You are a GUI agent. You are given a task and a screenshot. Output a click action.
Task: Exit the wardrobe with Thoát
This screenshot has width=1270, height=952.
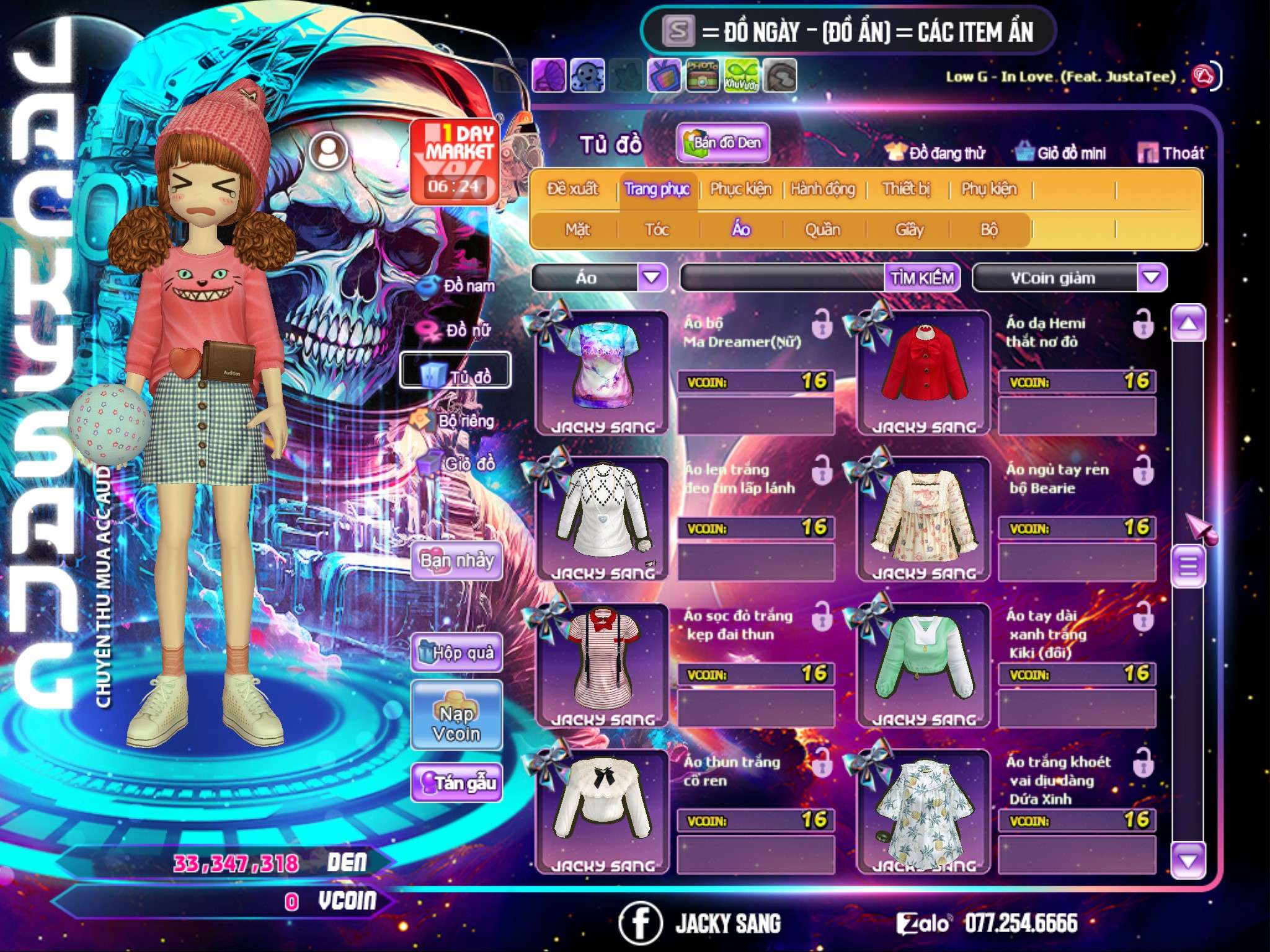click(x=1172, y=152)
